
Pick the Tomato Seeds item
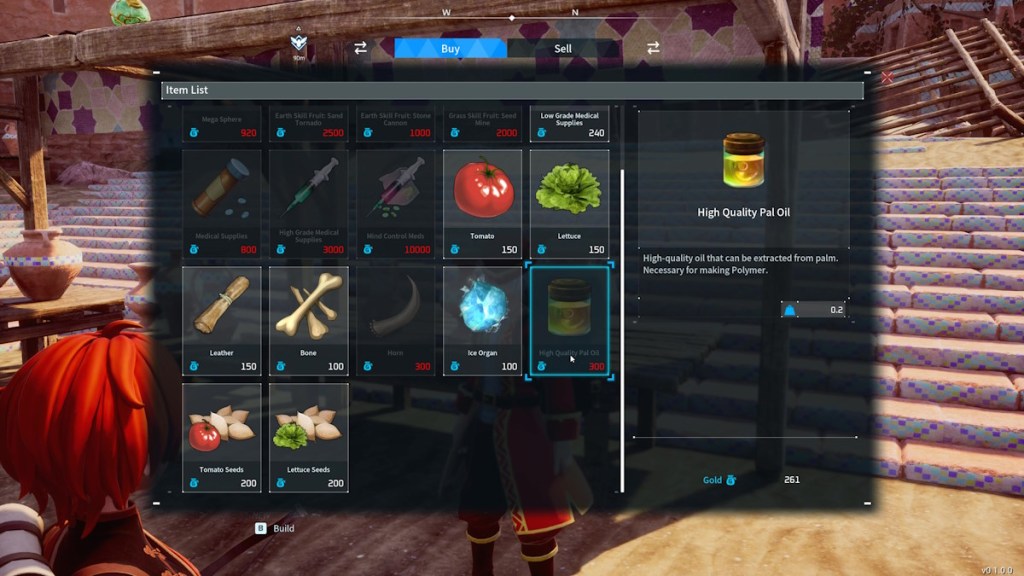(222, 437)
